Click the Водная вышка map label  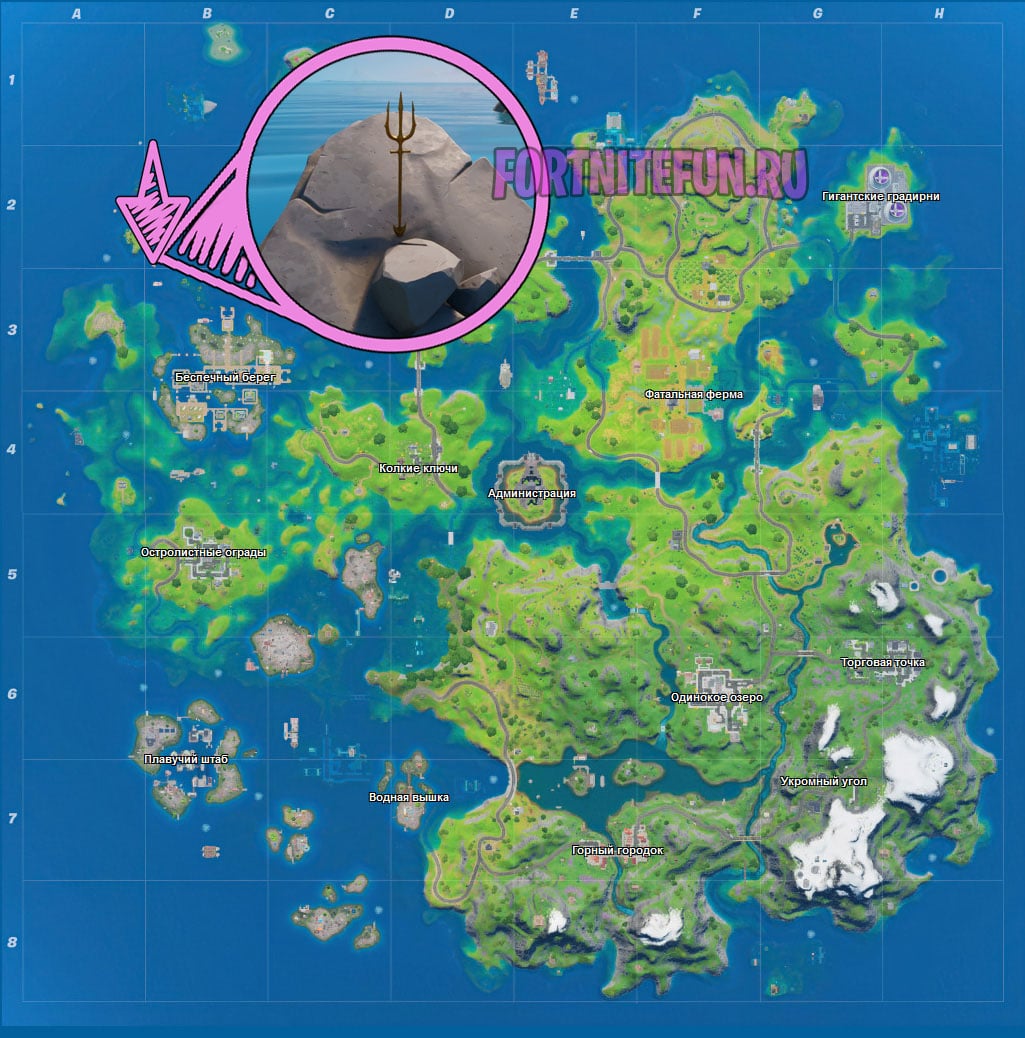tap(409, 797)
